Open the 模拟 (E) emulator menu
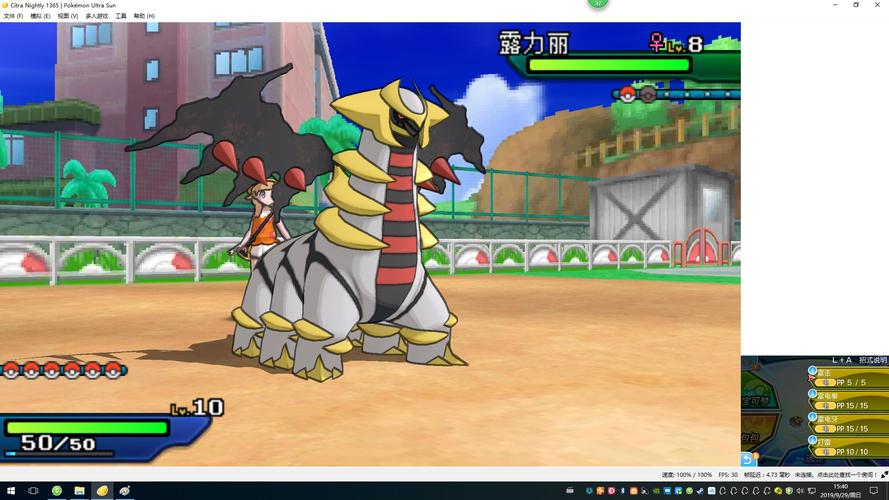The image size is (889, 500). coord(40,16)
